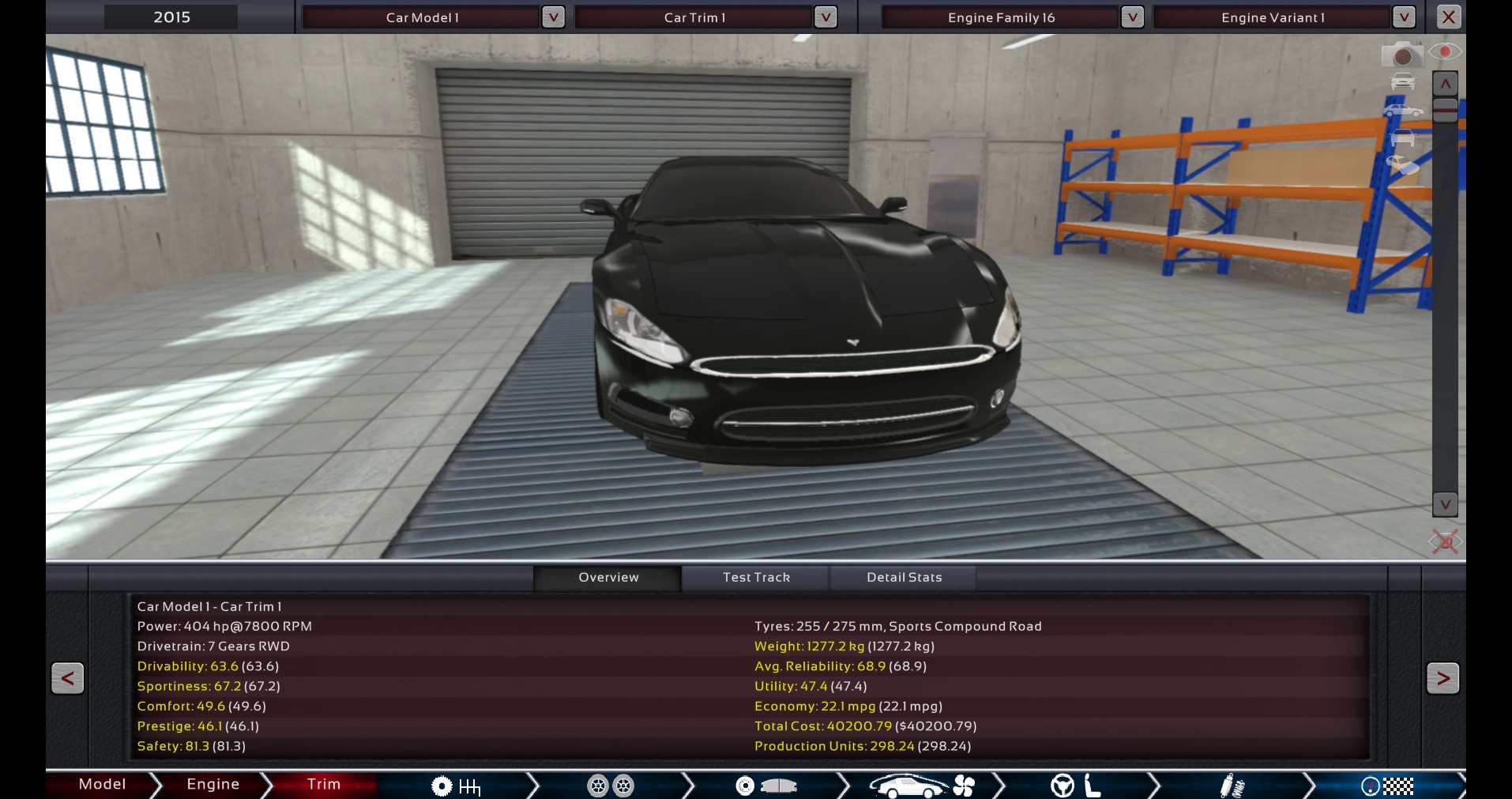Go to the previous step with the left arrow
The width and height of the screenshot is (1512, 799).
pos(67,678)
